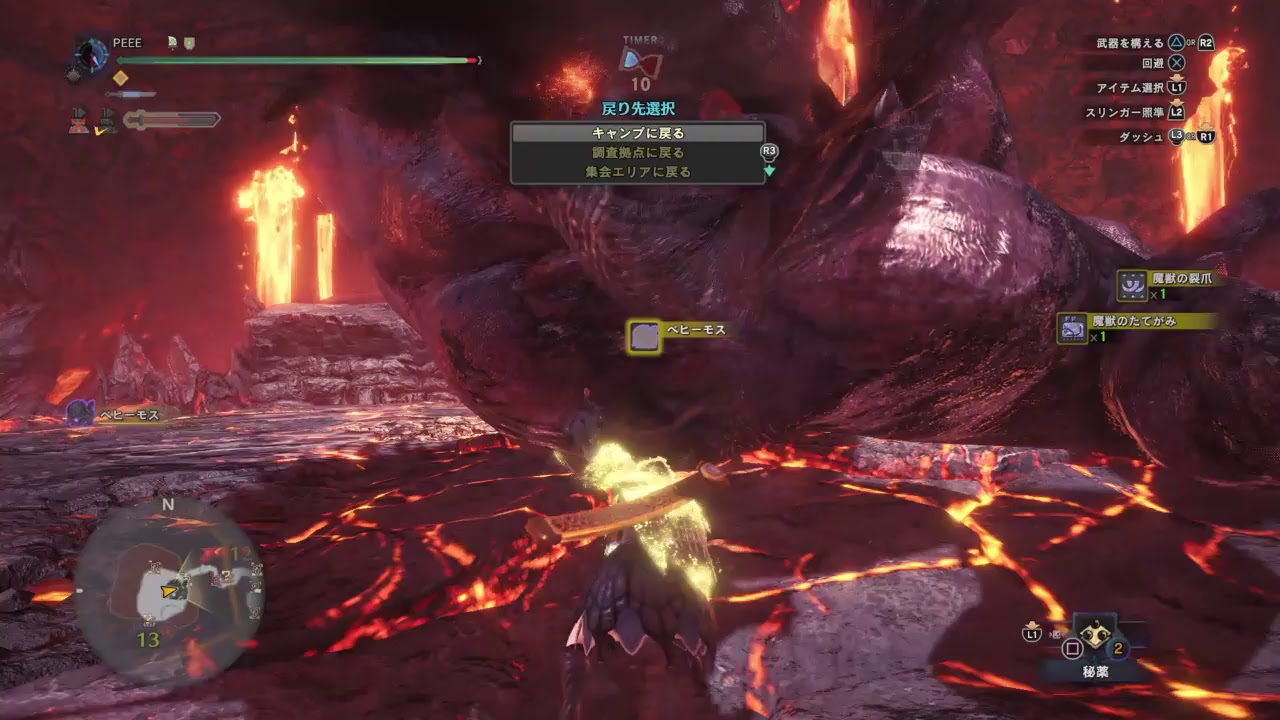Image resolution: width=1280 pixels, height=720 pixels.
Task: Click the sharpness gauge sword bar
Action: [x=172, y=121]
